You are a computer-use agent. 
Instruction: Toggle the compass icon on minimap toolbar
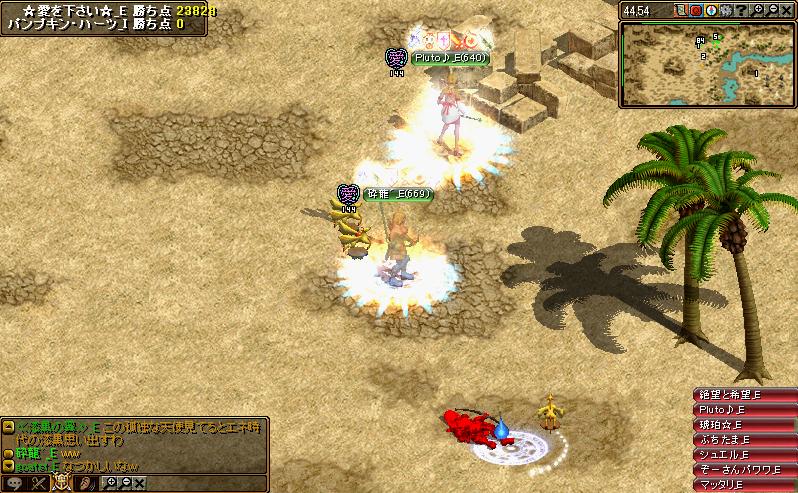pos(710,10)
